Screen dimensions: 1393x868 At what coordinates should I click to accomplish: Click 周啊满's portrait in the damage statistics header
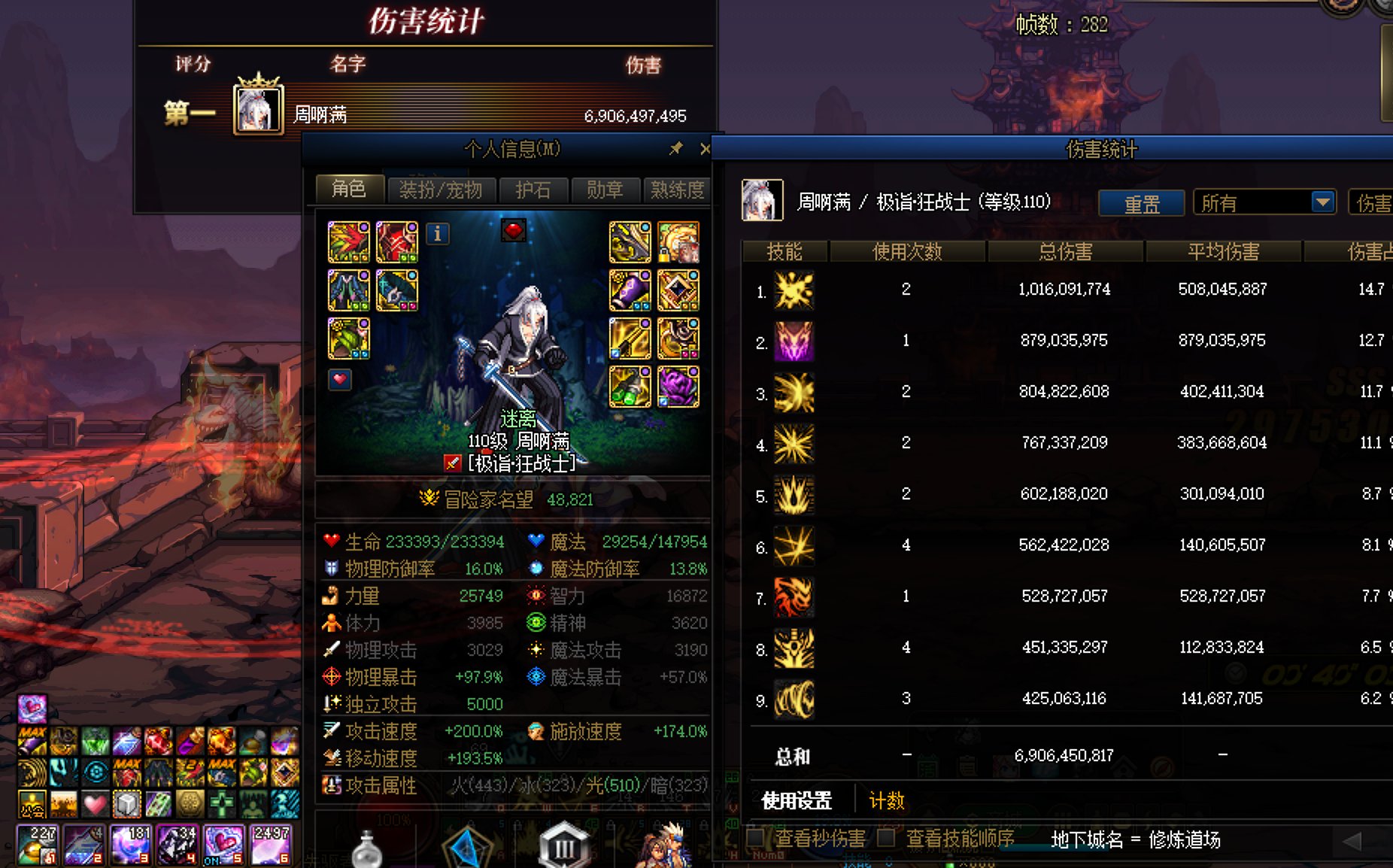[761, 201]
